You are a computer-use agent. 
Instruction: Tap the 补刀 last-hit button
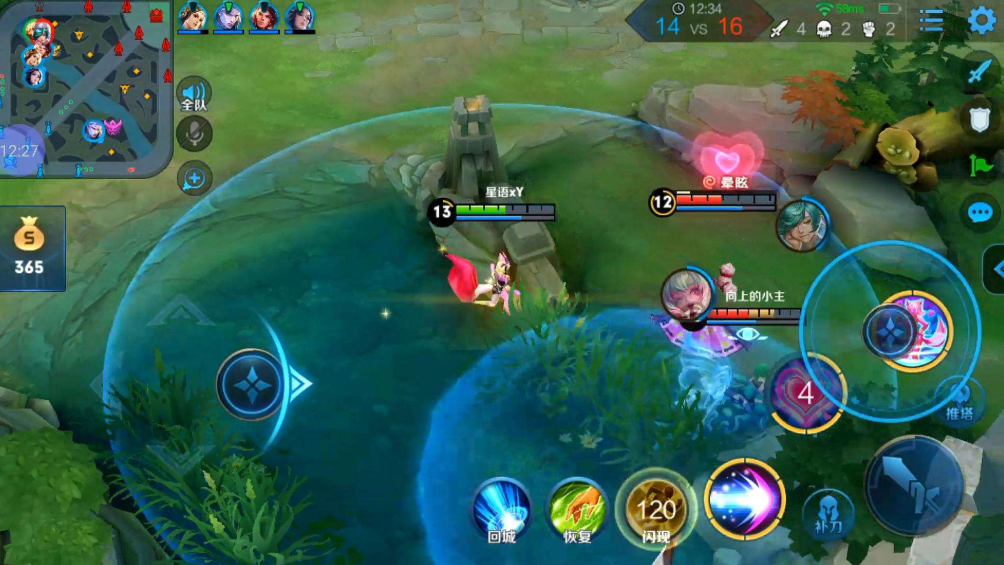(828, 514)
